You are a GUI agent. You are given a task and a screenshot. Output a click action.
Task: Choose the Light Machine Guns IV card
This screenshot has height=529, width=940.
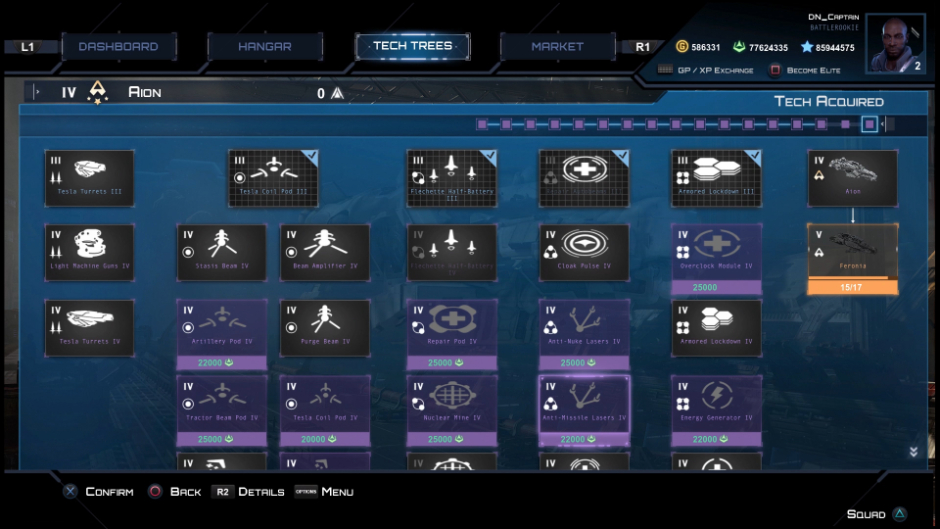(89, 252)
